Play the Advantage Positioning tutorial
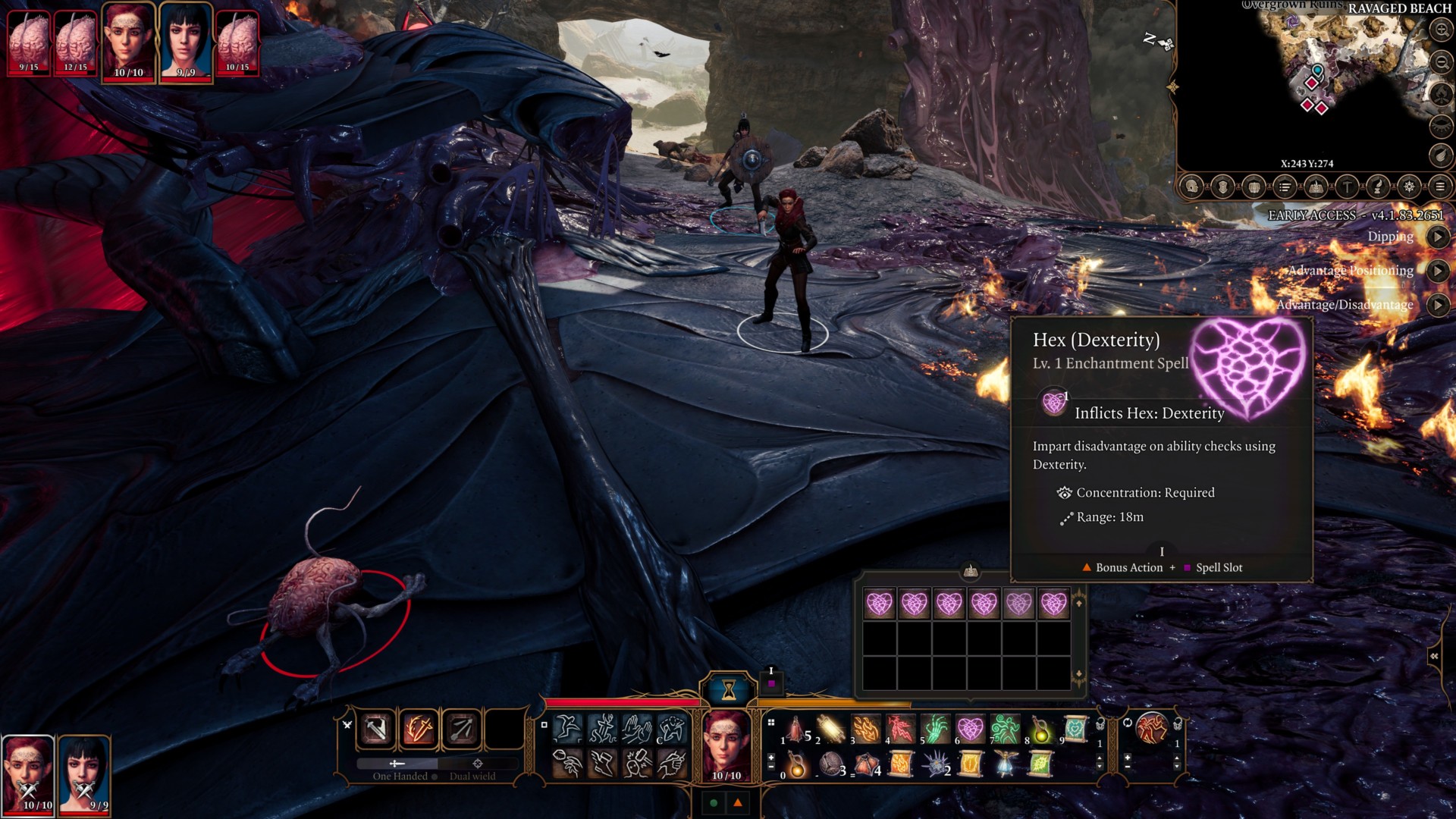Viewport: 1456px width, 819px height. click(1437, 271)
